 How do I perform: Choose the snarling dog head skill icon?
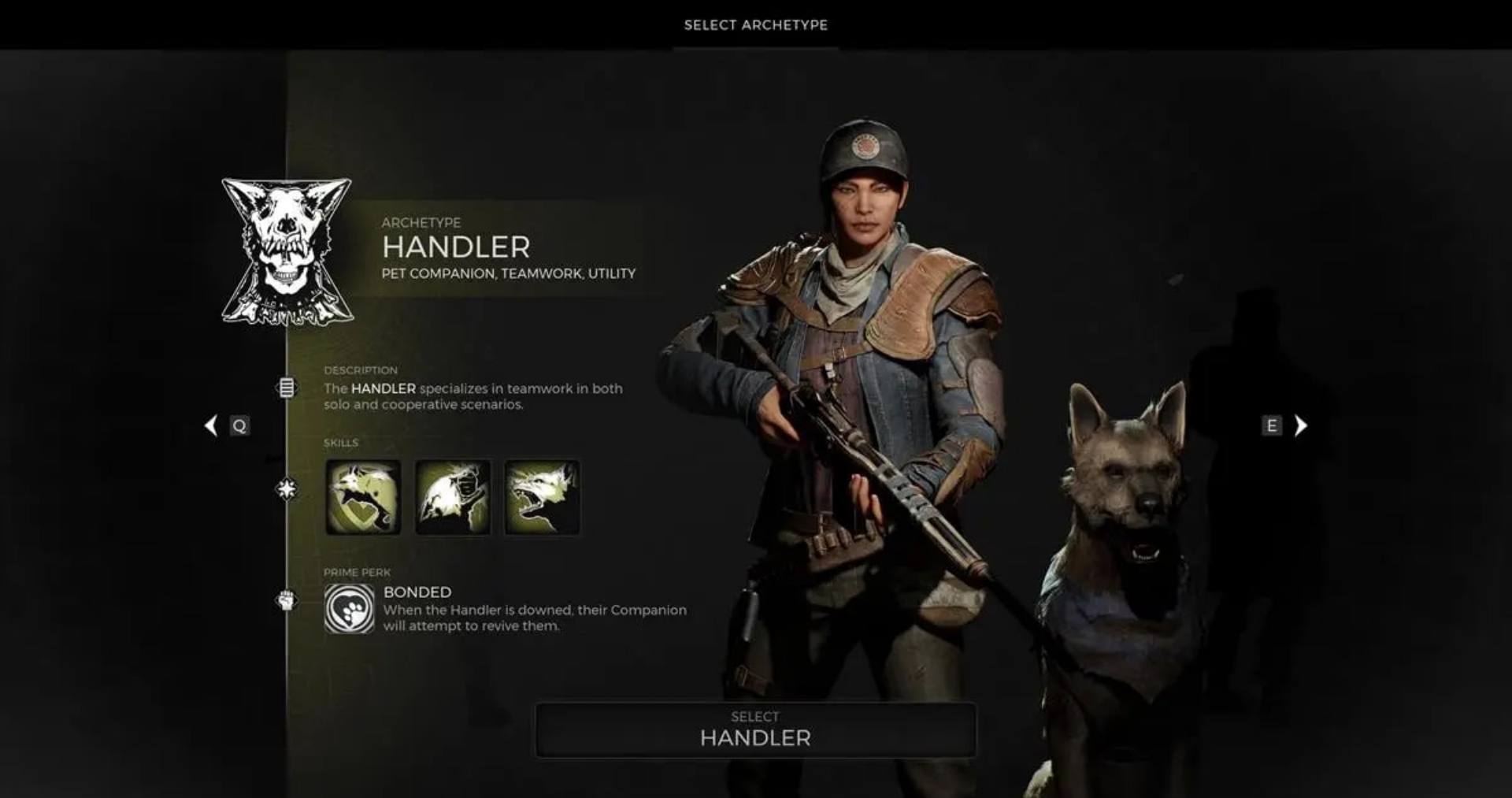tap(542, 498)
